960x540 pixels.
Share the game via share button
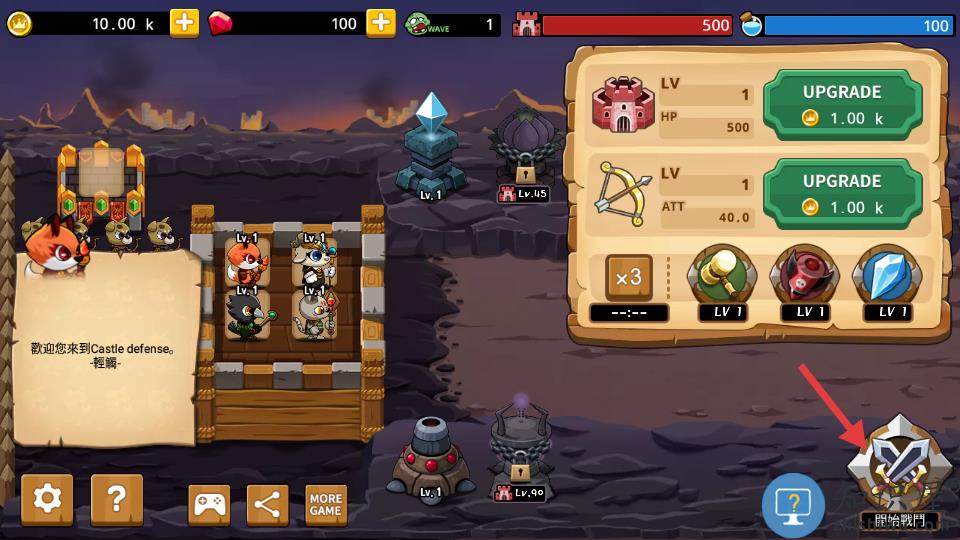[x=267, y=505]
